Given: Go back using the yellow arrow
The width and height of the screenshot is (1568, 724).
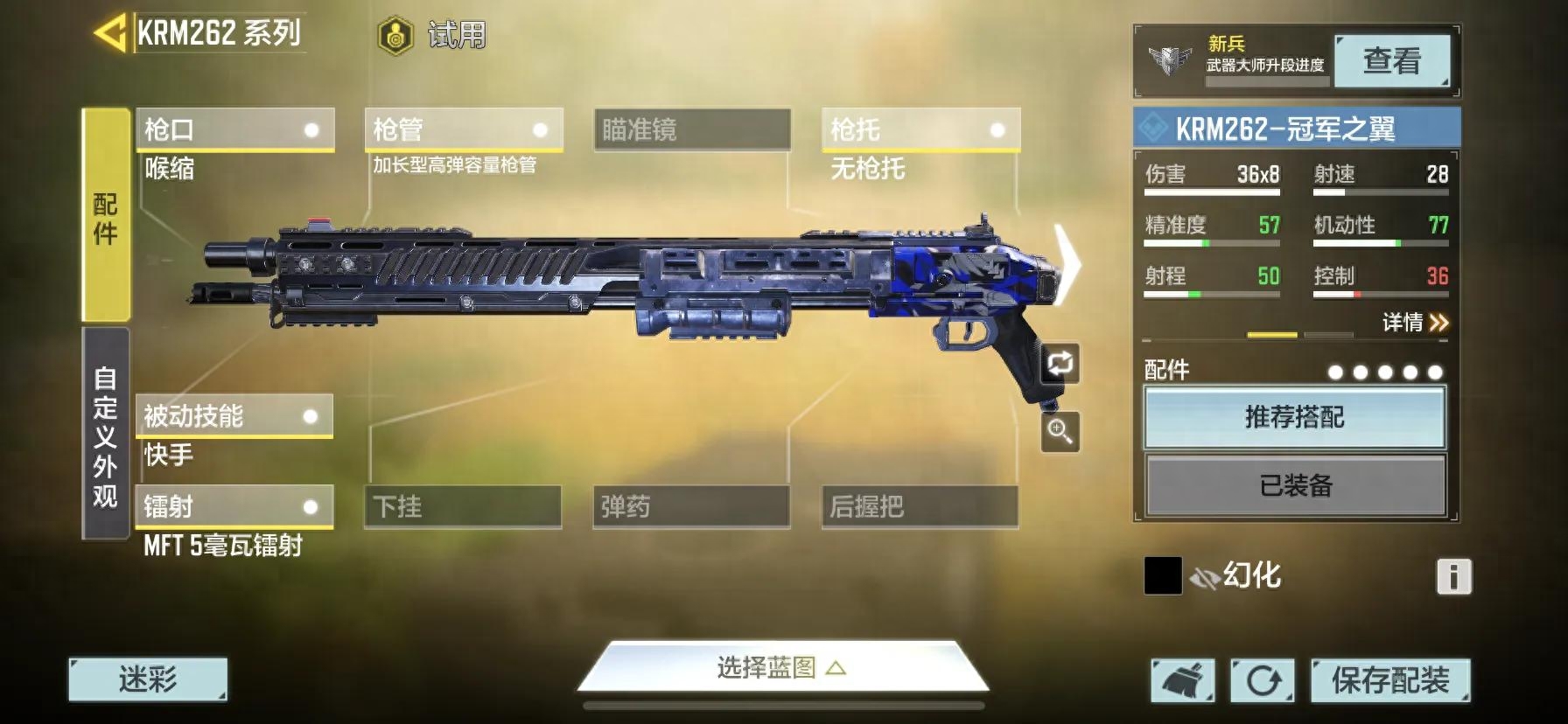Looking at the screenshot, I should coord(110,34).
